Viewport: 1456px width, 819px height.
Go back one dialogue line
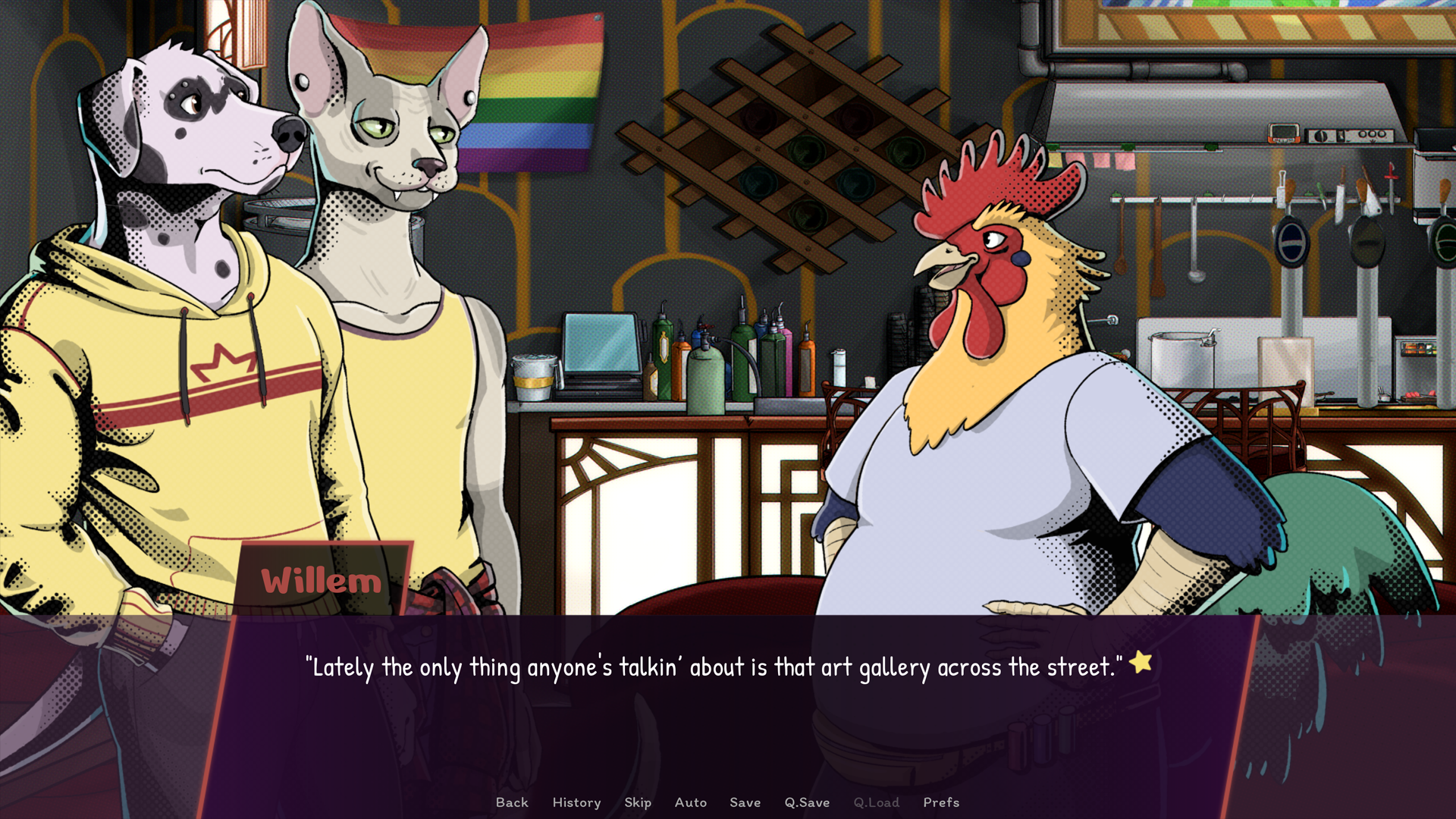point(512,802)
